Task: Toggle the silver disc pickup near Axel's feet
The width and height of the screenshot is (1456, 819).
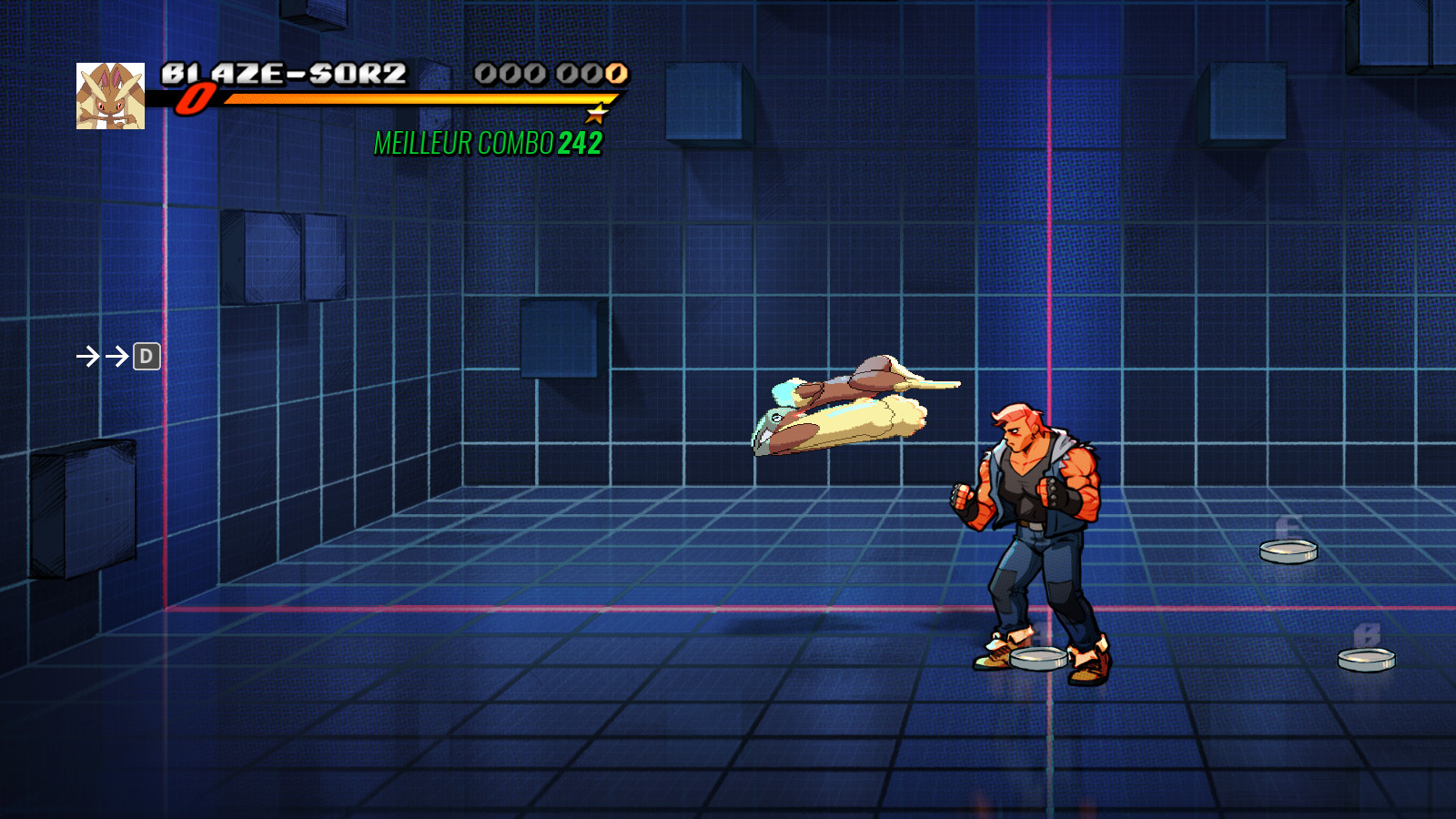Action: [x=1037, y=657]
